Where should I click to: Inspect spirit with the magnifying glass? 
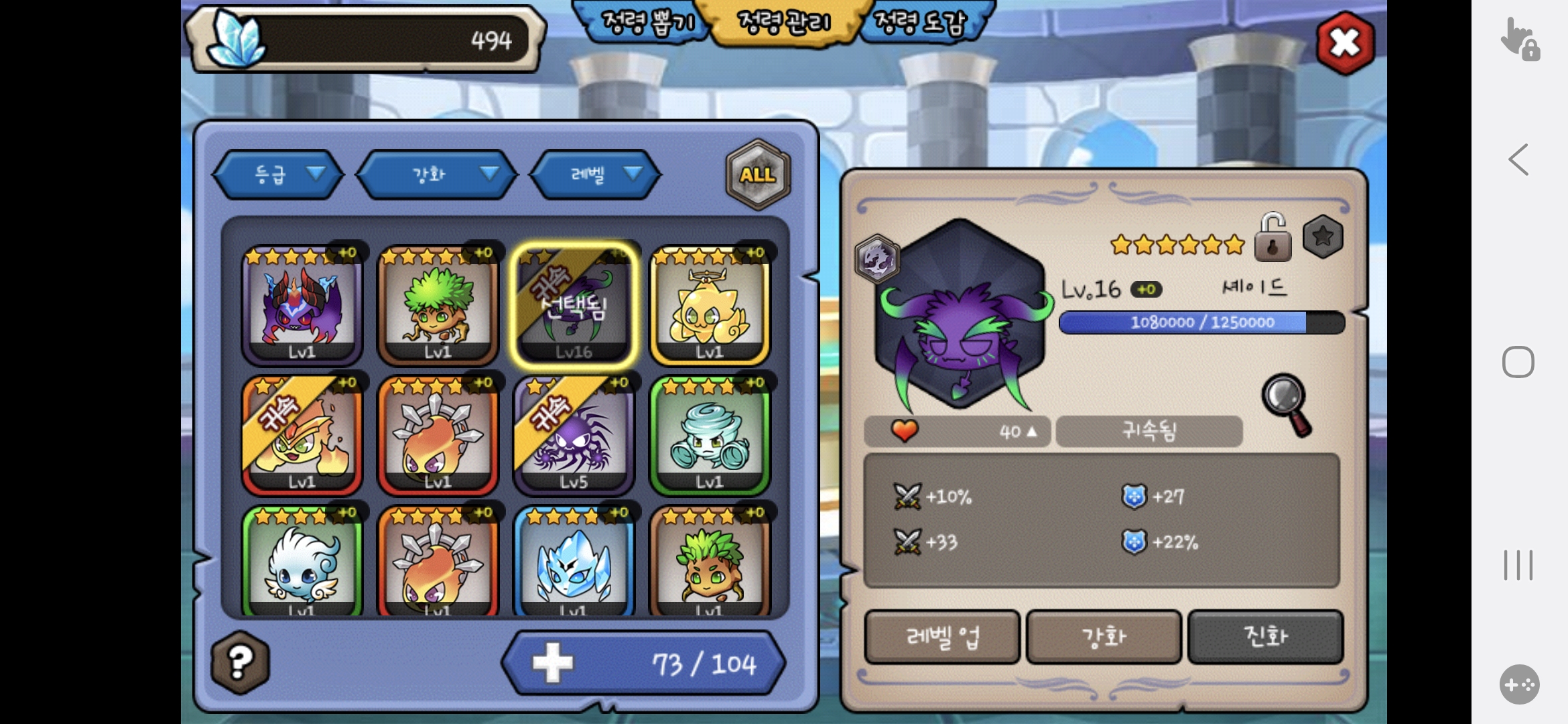(x=1287, y=404)
